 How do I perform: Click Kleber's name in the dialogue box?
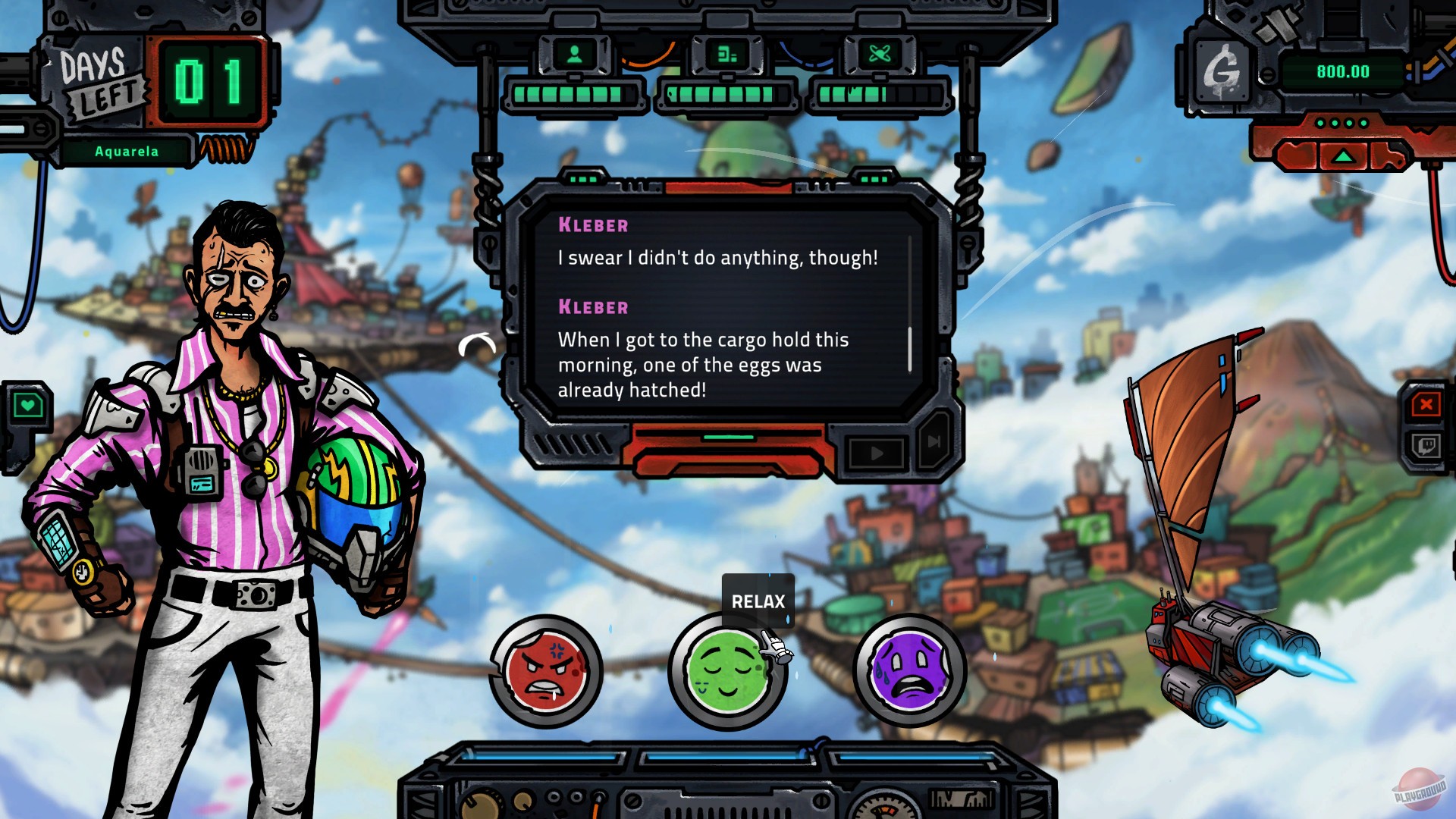tap(592, 224)
